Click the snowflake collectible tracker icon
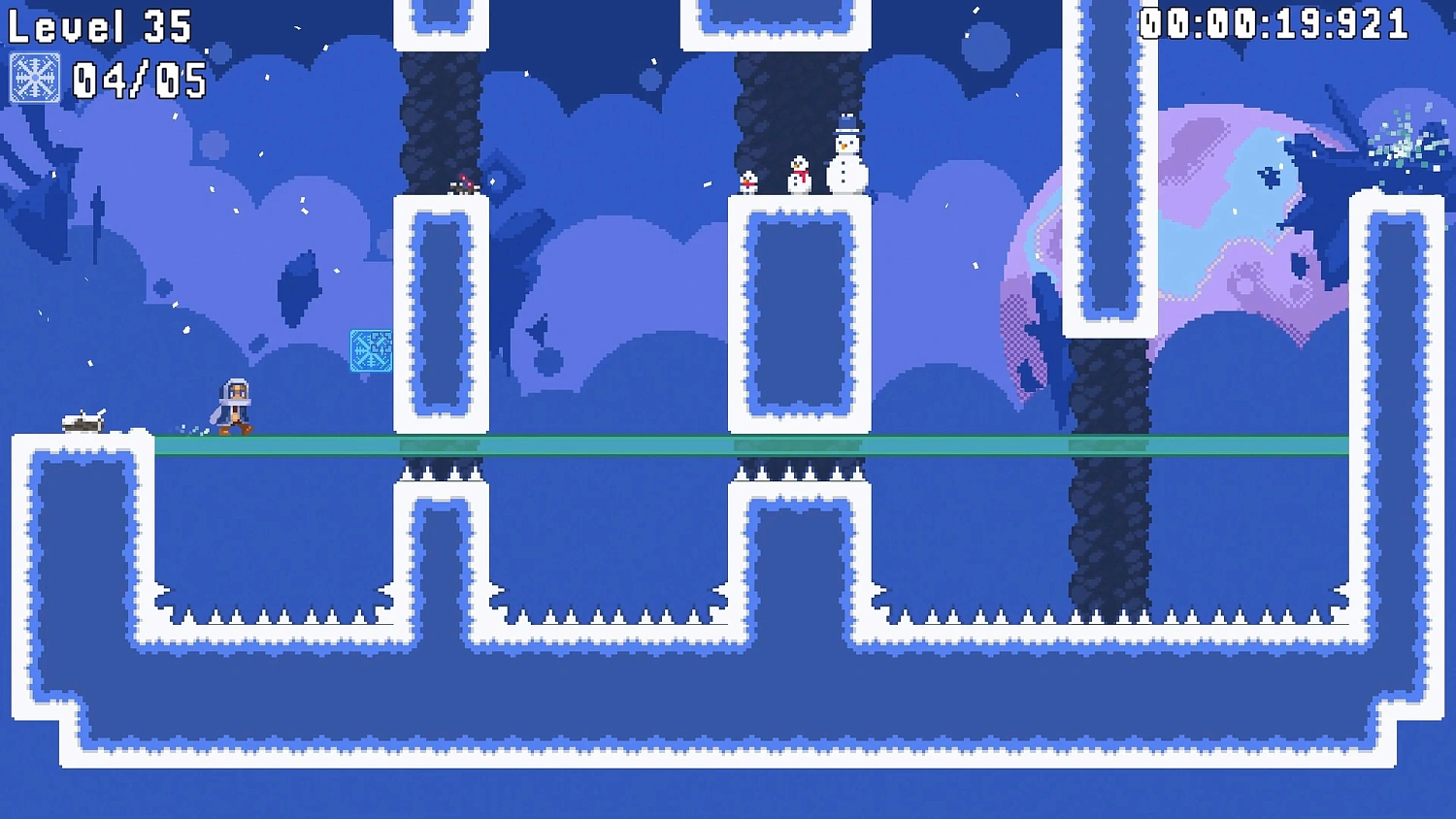The height and width of the screenshot is (819, 1456). [35, 79]
